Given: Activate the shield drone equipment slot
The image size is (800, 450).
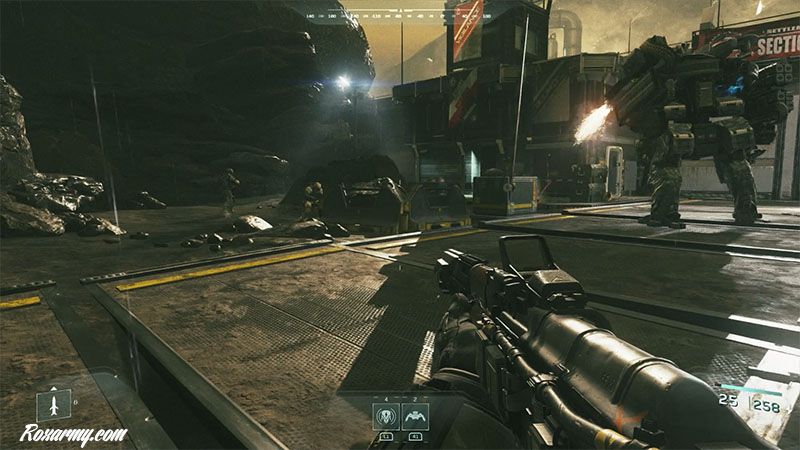Looking at the screenshot, I should click(386, 417).
